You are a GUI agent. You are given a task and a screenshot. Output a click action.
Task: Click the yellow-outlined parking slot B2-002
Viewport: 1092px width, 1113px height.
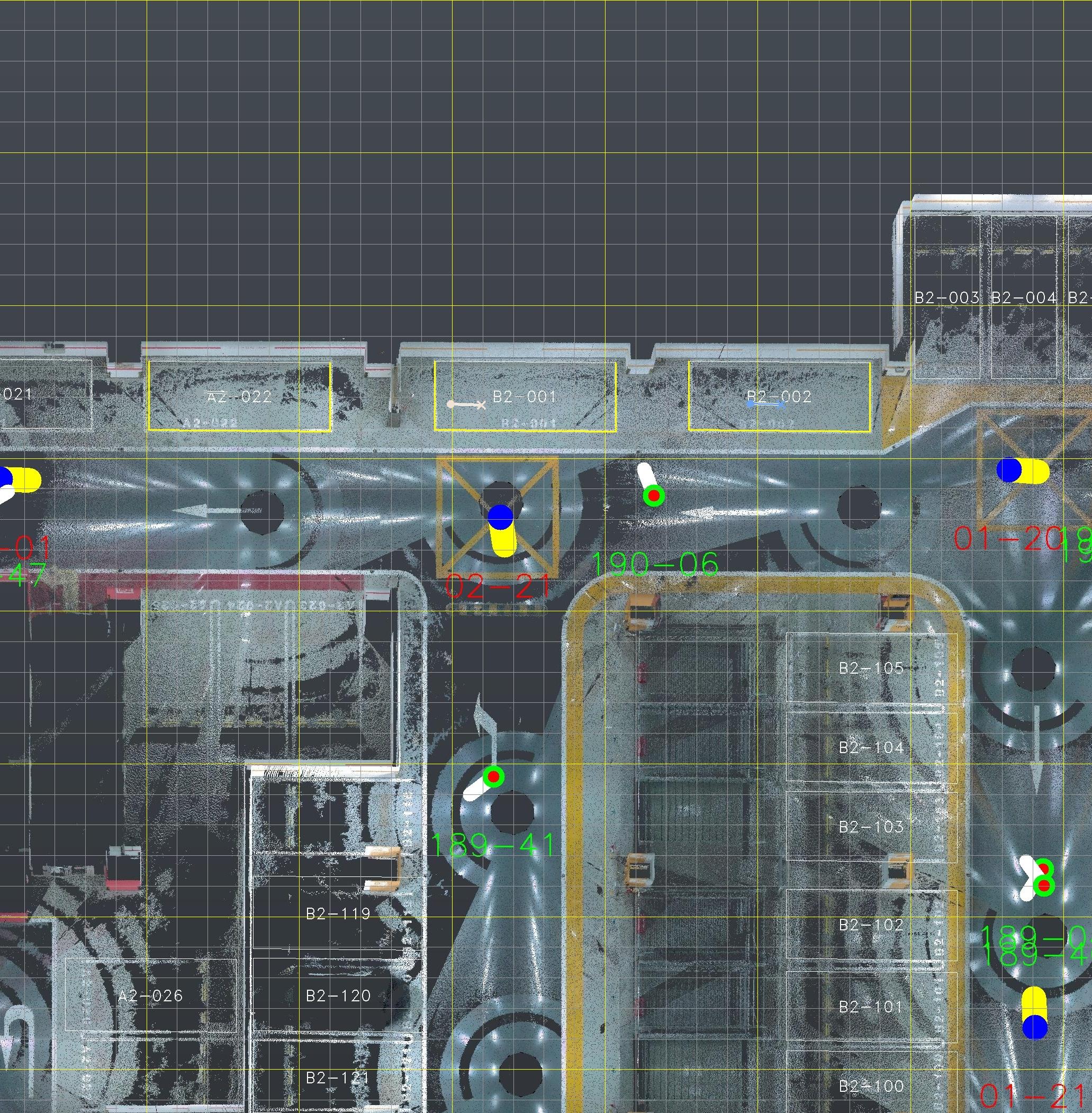point(779,396)
